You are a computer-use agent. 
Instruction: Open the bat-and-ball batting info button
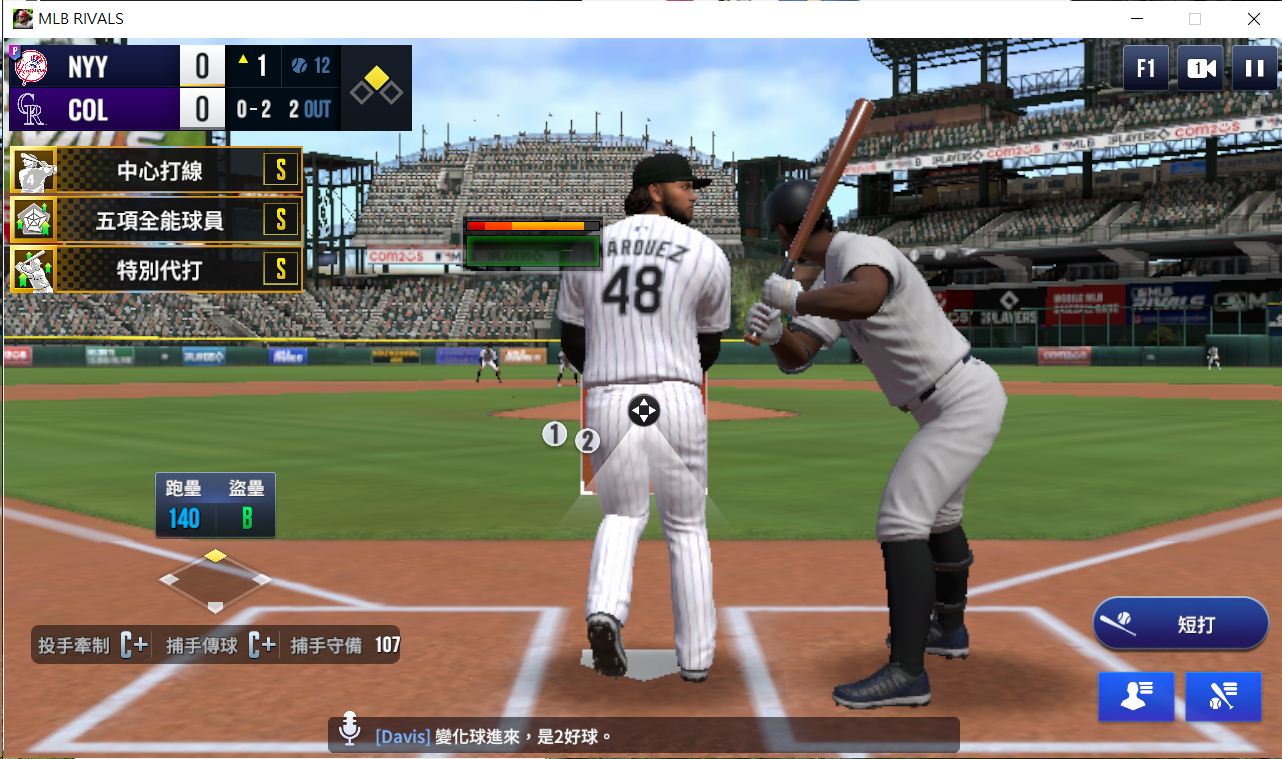(x=1223, y=696)
